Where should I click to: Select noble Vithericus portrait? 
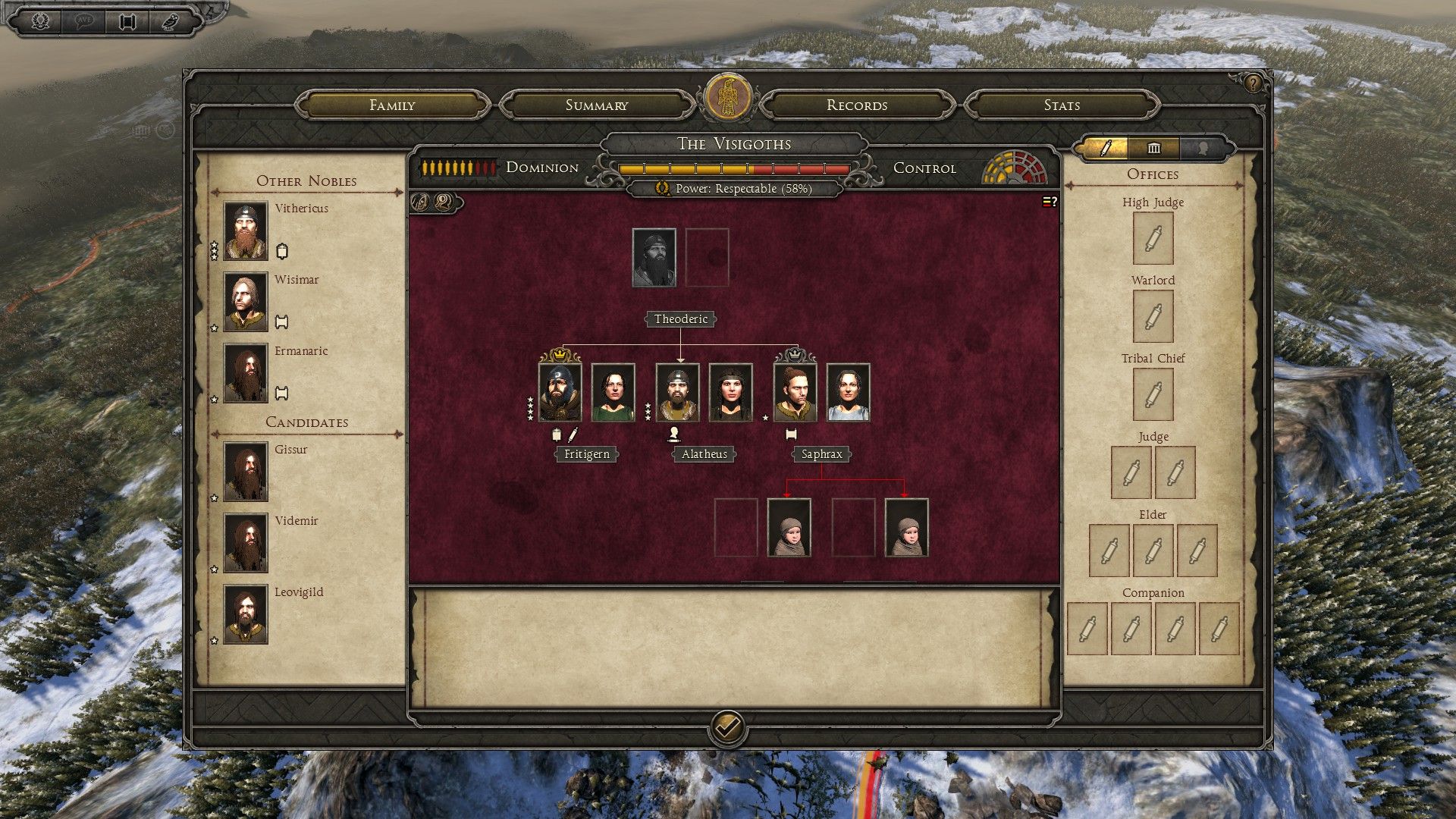[x=246, y=231]
